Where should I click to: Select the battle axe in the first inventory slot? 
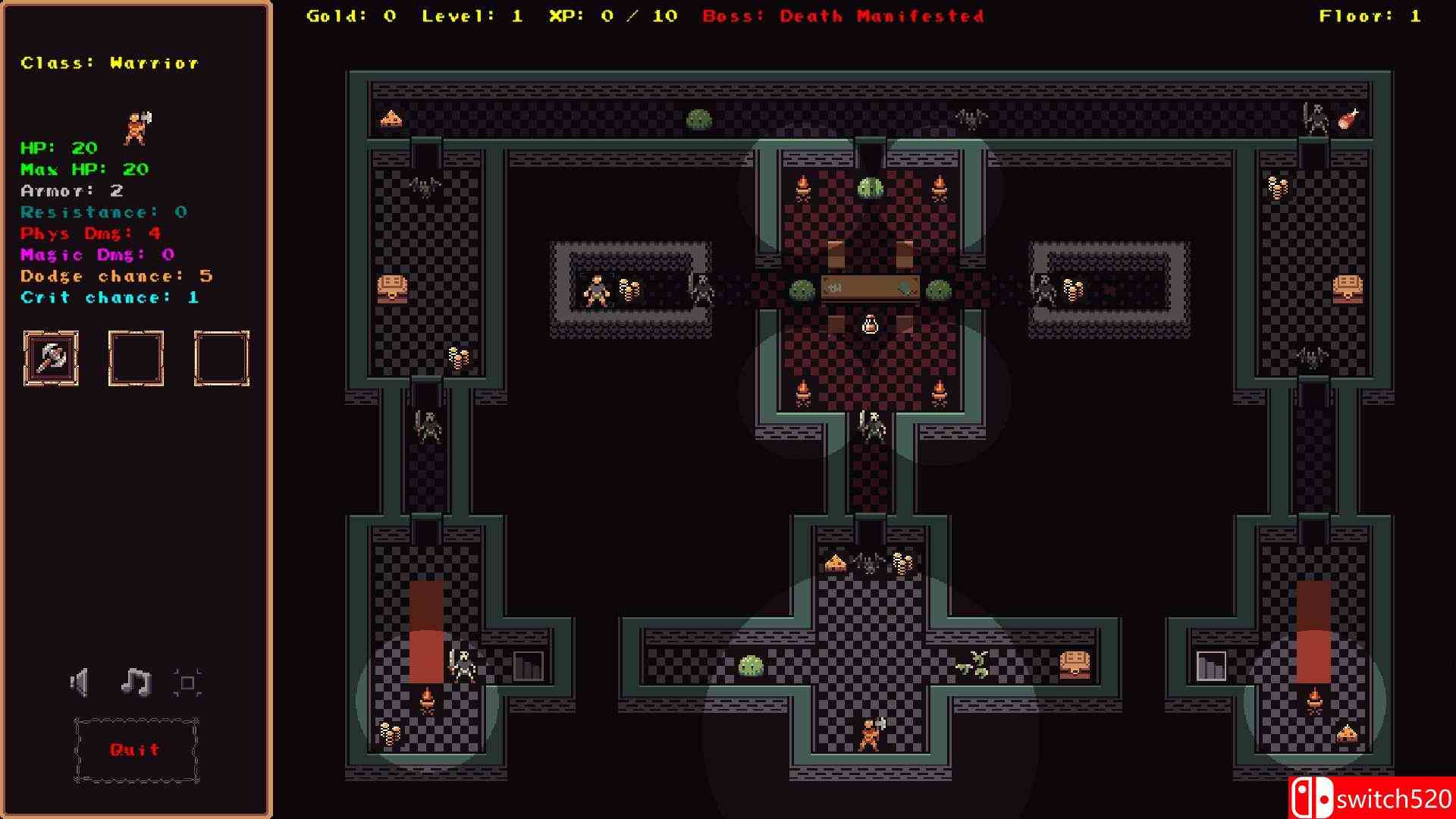point(51,358)
